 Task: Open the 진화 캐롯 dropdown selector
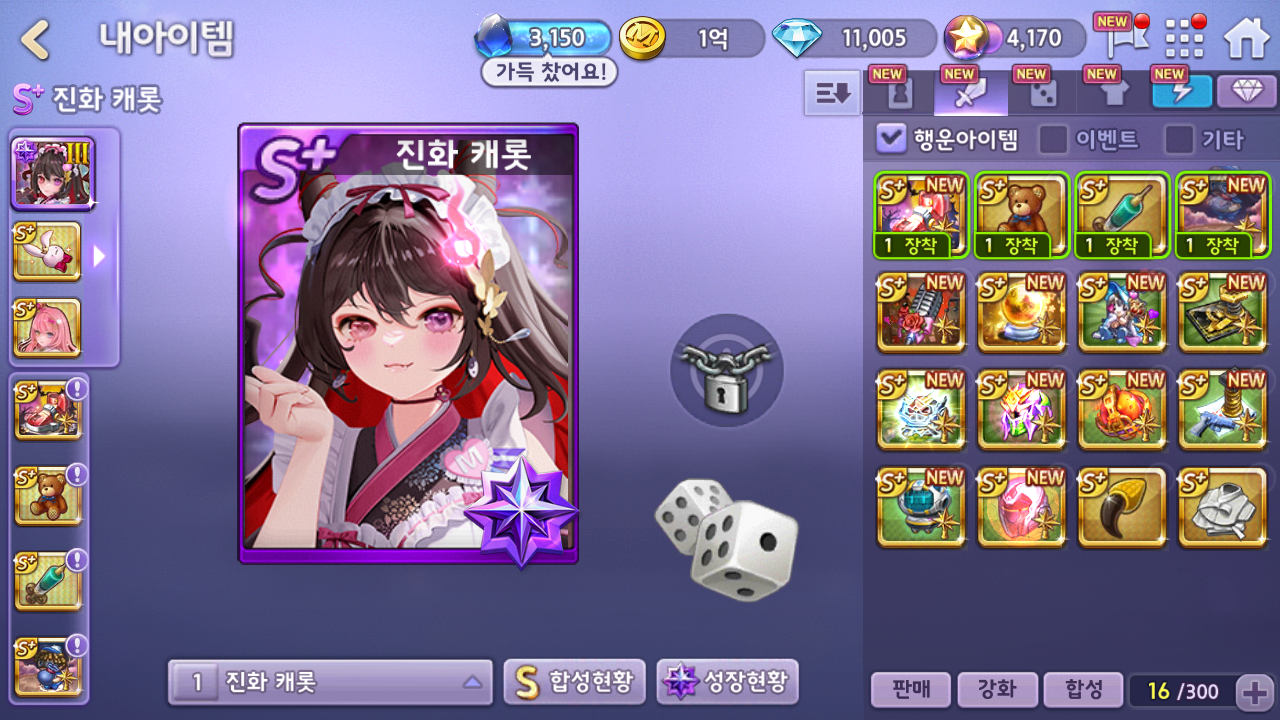tap(330, 683)
